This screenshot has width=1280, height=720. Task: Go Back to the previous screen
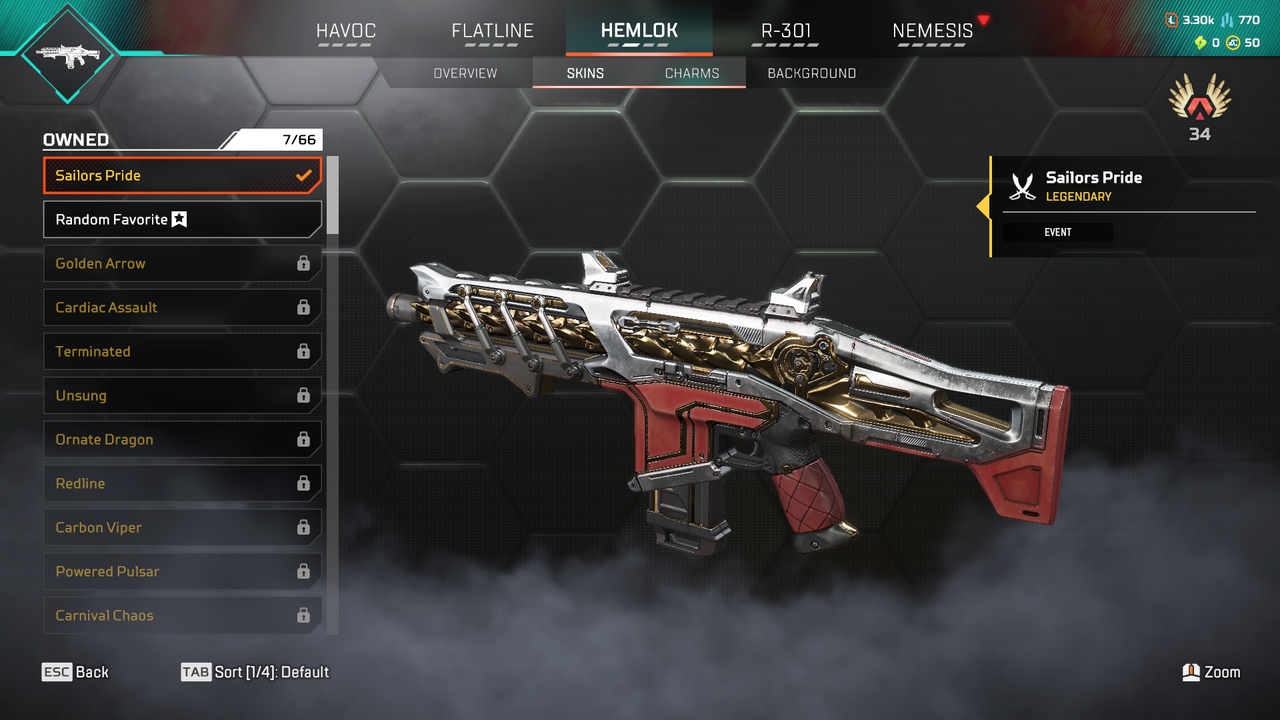pos(75,672)
